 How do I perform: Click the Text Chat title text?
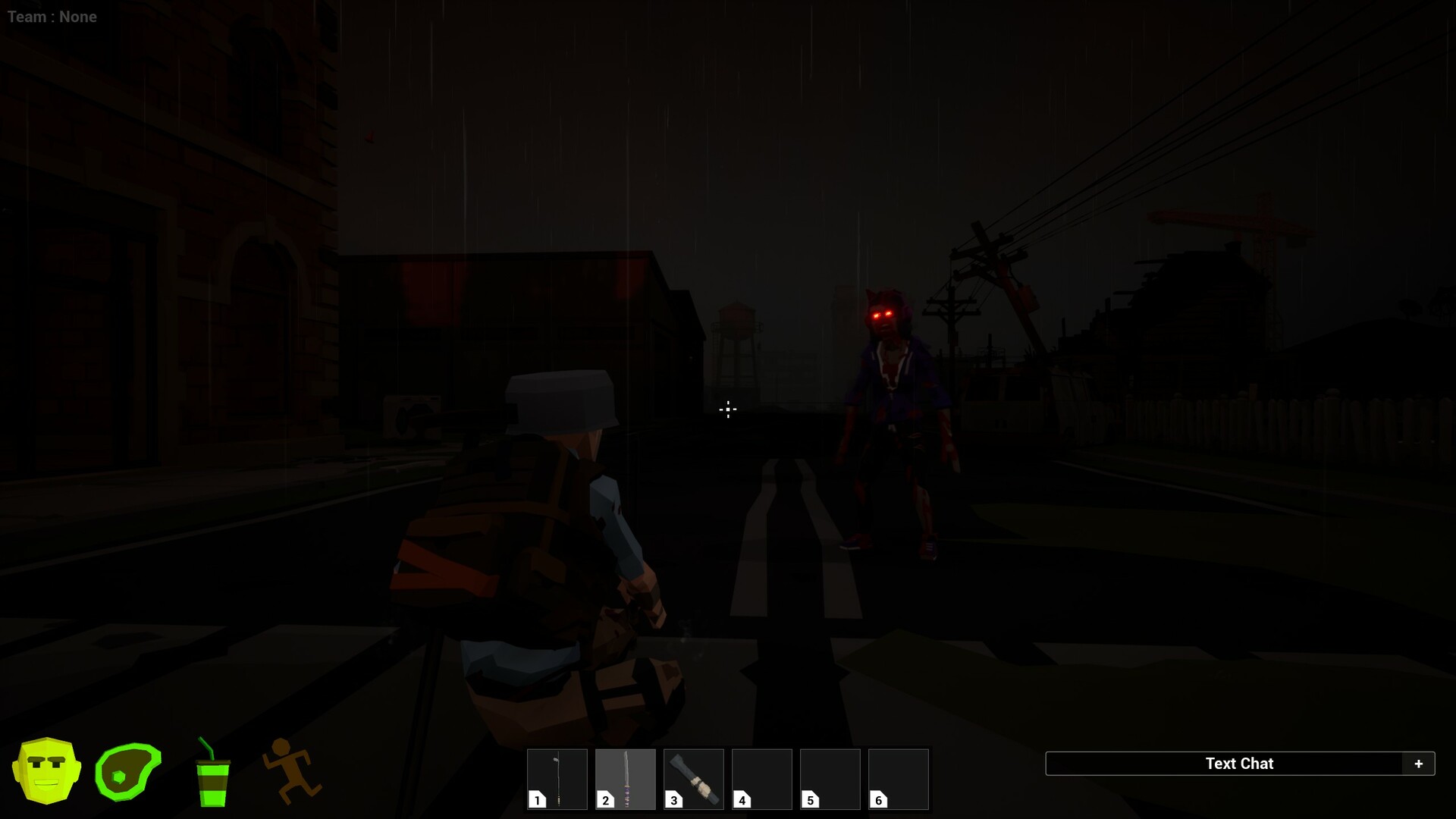[1241, 764]
